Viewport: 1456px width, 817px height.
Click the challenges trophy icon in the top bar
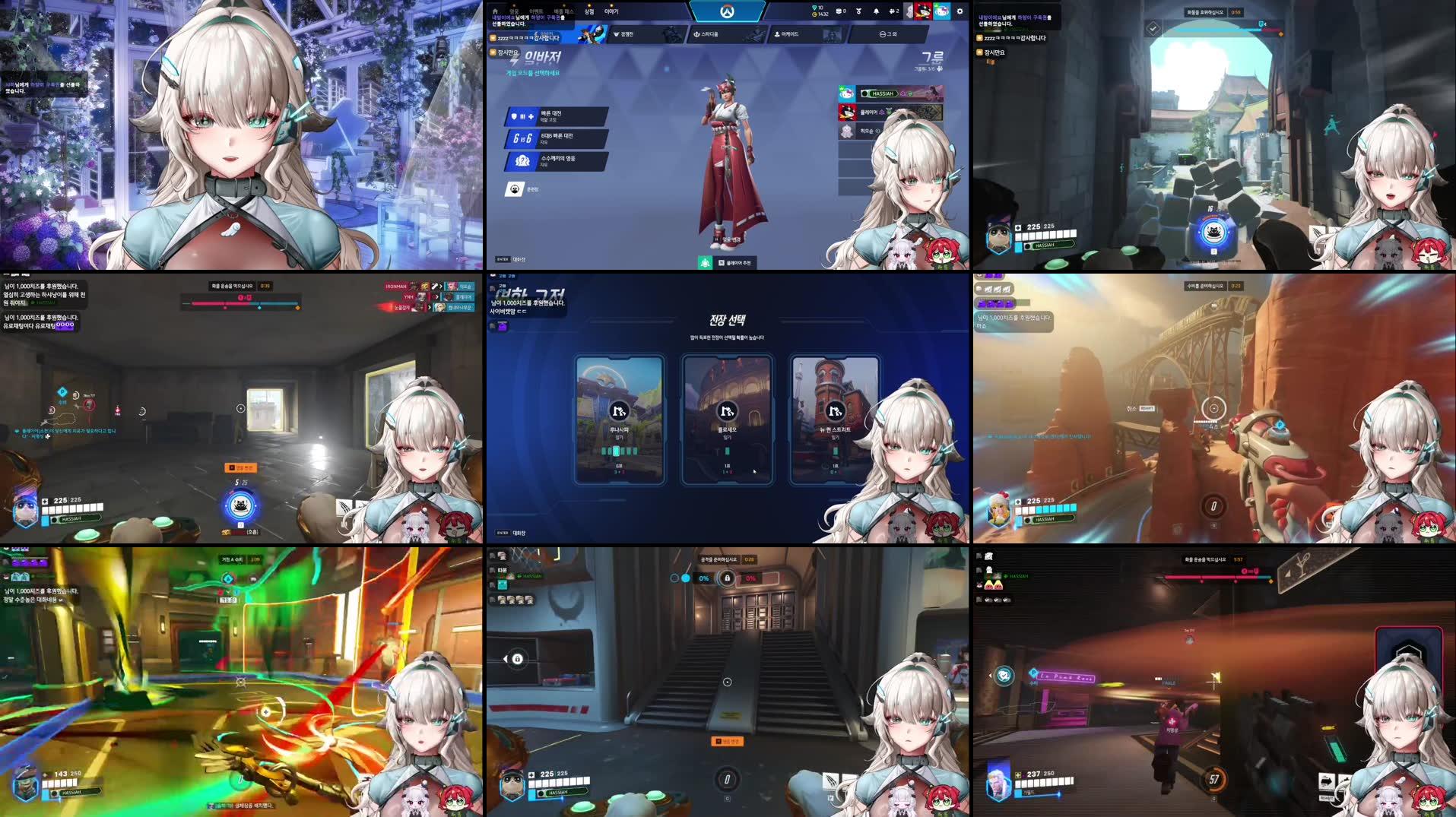click(x=858, y=11)
